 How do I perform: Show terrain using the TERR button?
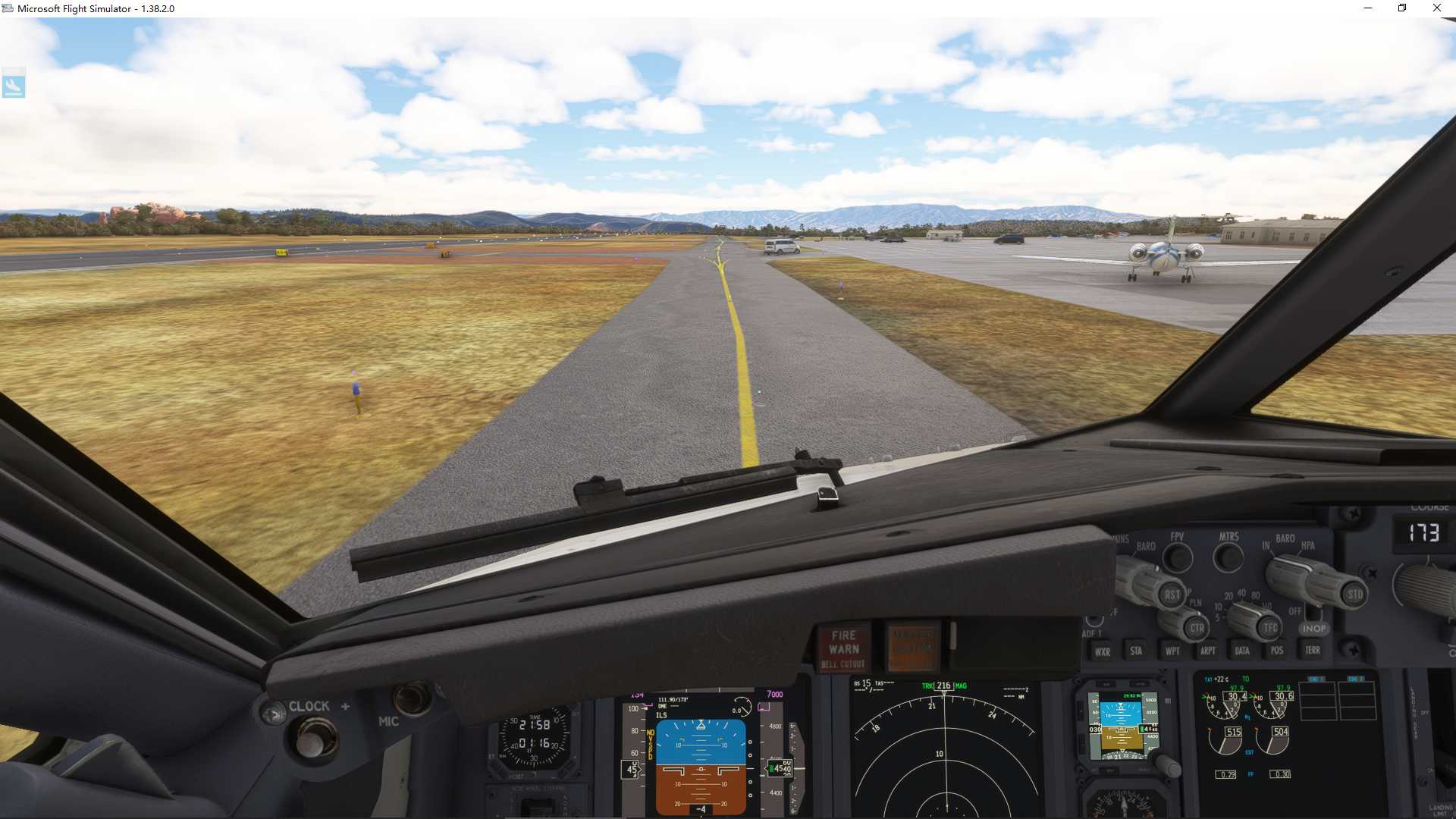click(x=1313, y=651)
